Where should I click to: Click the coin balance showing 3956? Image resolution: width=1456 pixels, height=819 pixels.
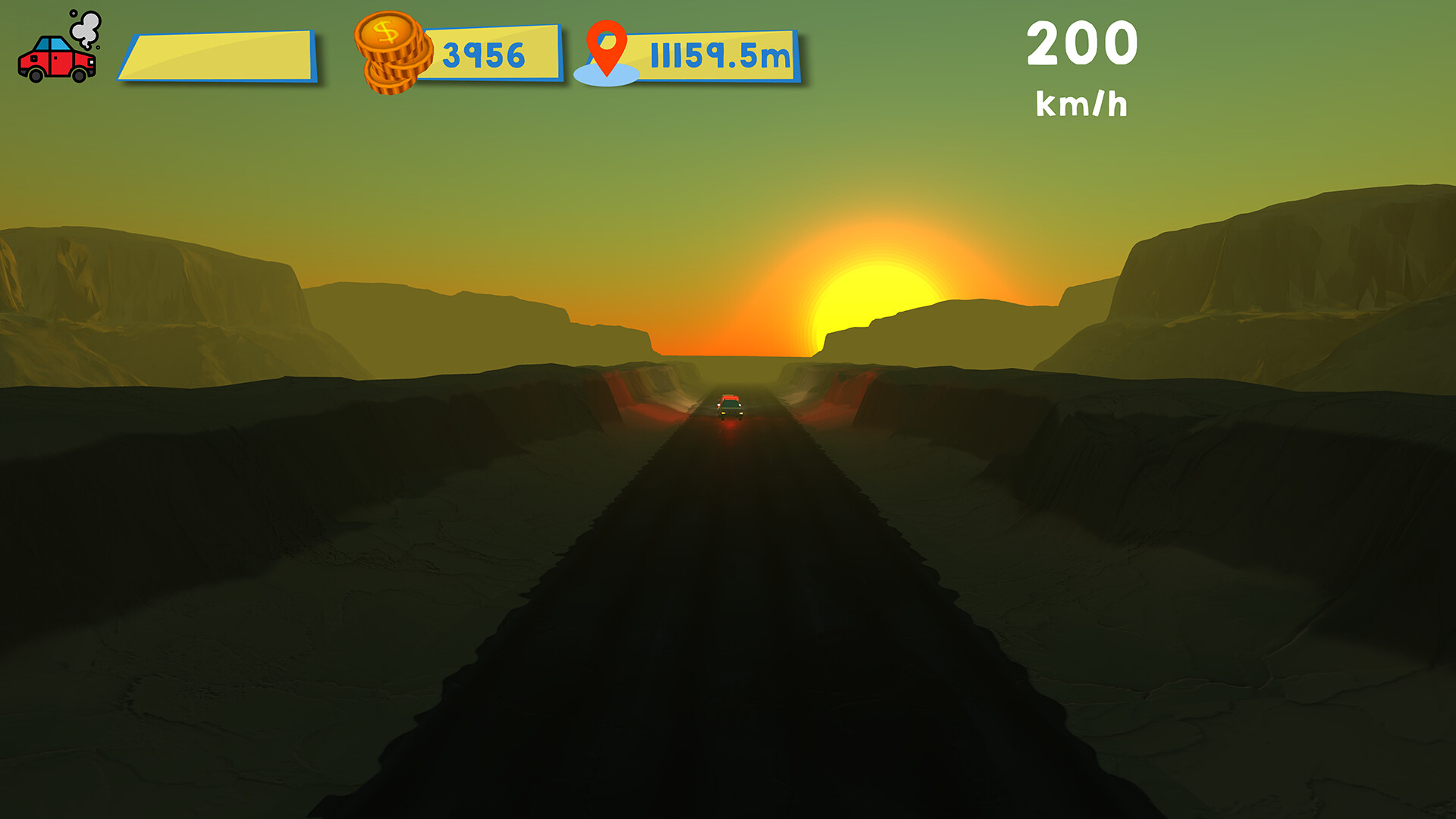[484, 53]
